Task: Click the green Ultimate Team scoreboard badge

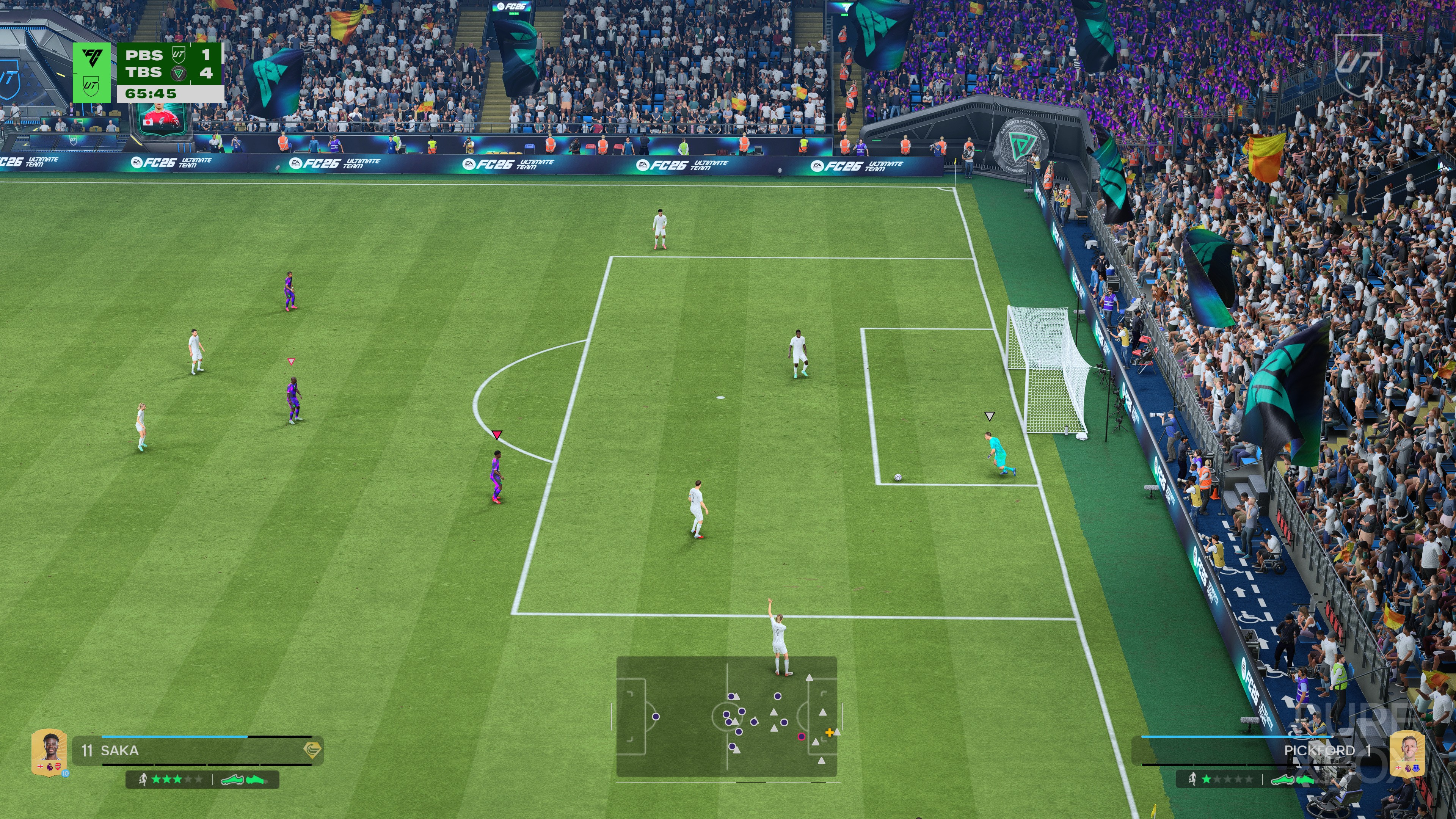Action: point(91,72)
